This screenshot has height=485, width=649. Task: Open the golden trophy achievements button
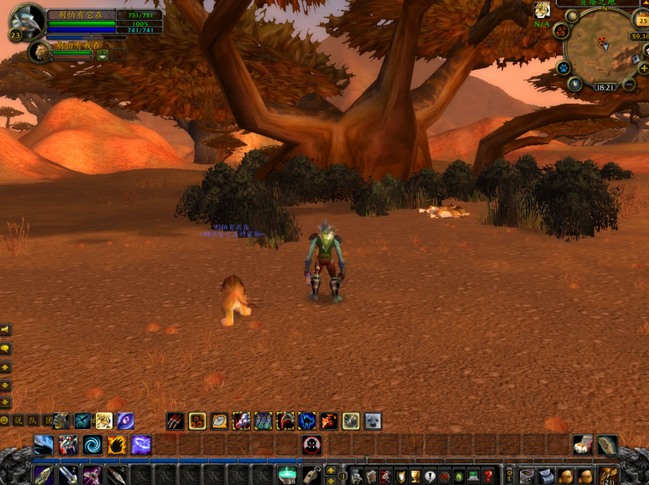(x=414, y=476)
